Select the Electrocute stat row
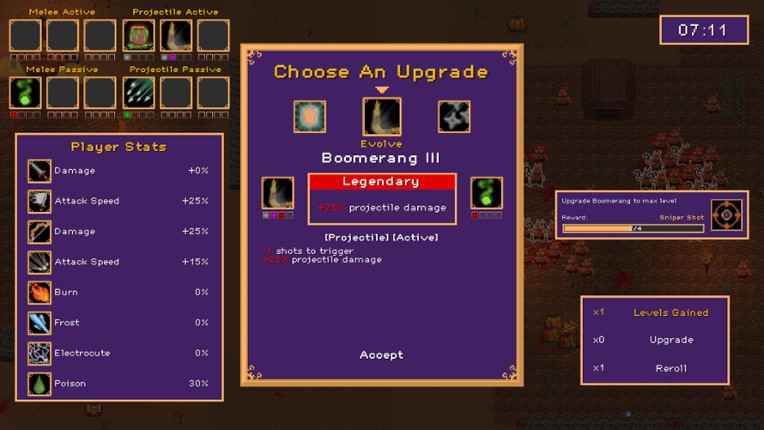This screenshot has height=430, width=764. point(120,353)
